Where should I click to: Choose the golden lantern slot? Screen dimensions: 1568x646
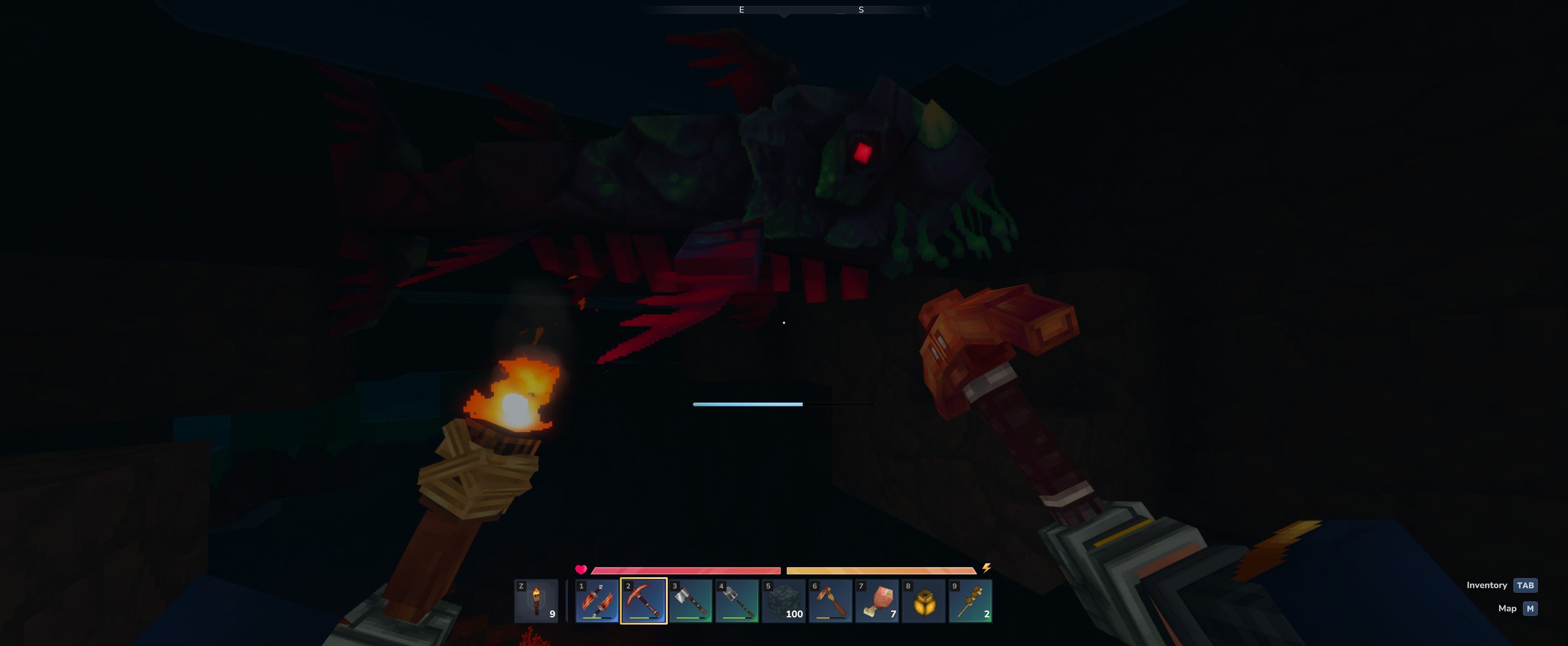pyautogui.click(x=923, y=600)
